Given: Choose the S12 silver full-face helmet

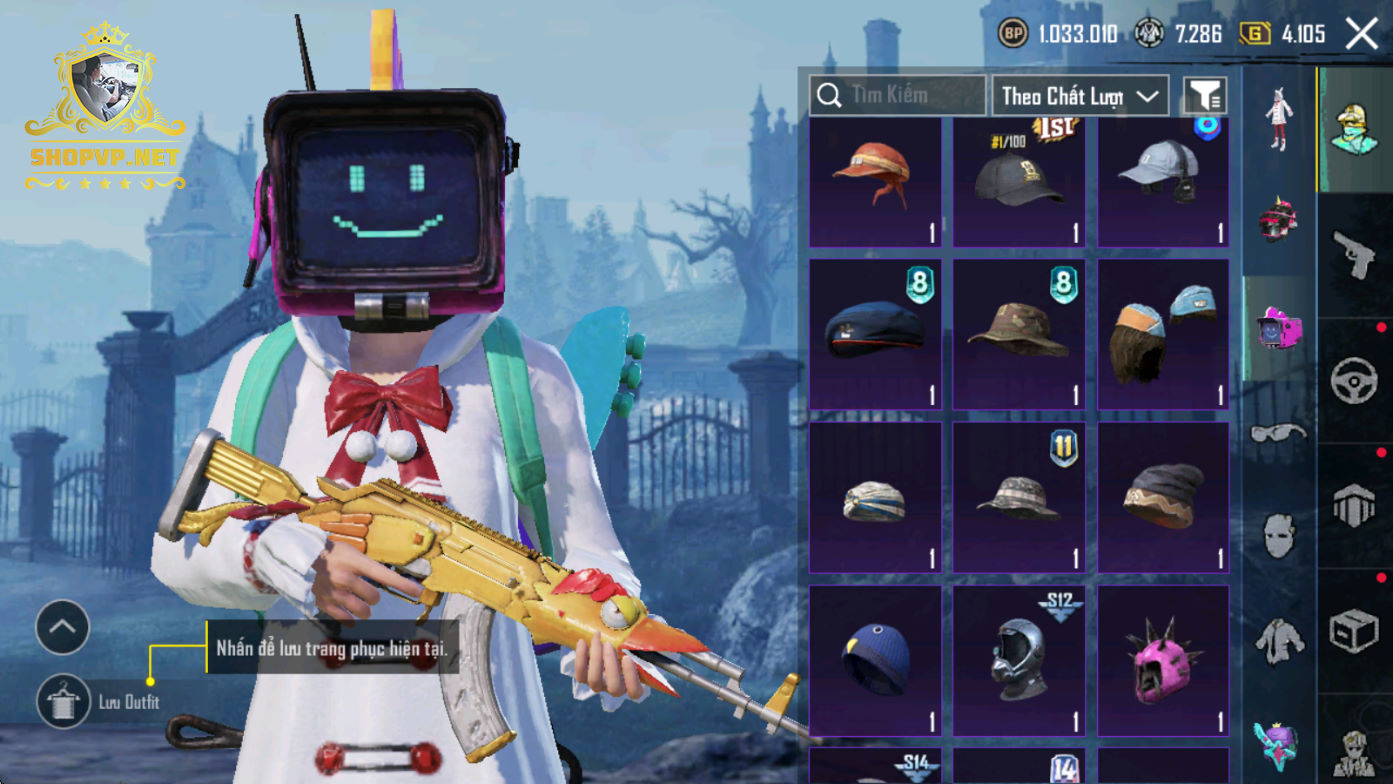Looking at the screenshot, I should click(1019, 661).
